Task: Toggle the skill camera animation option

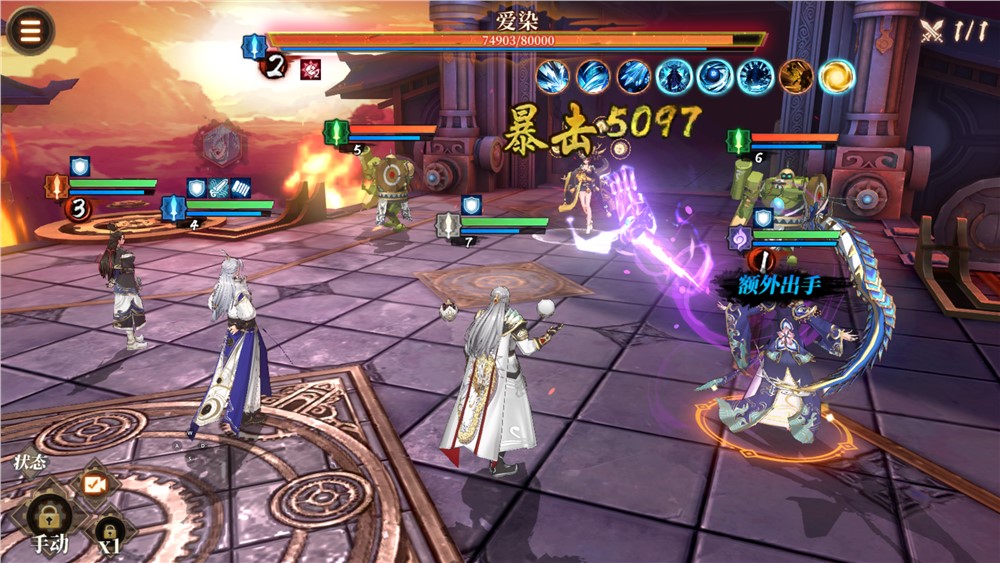Action: (x=96, y=484)
